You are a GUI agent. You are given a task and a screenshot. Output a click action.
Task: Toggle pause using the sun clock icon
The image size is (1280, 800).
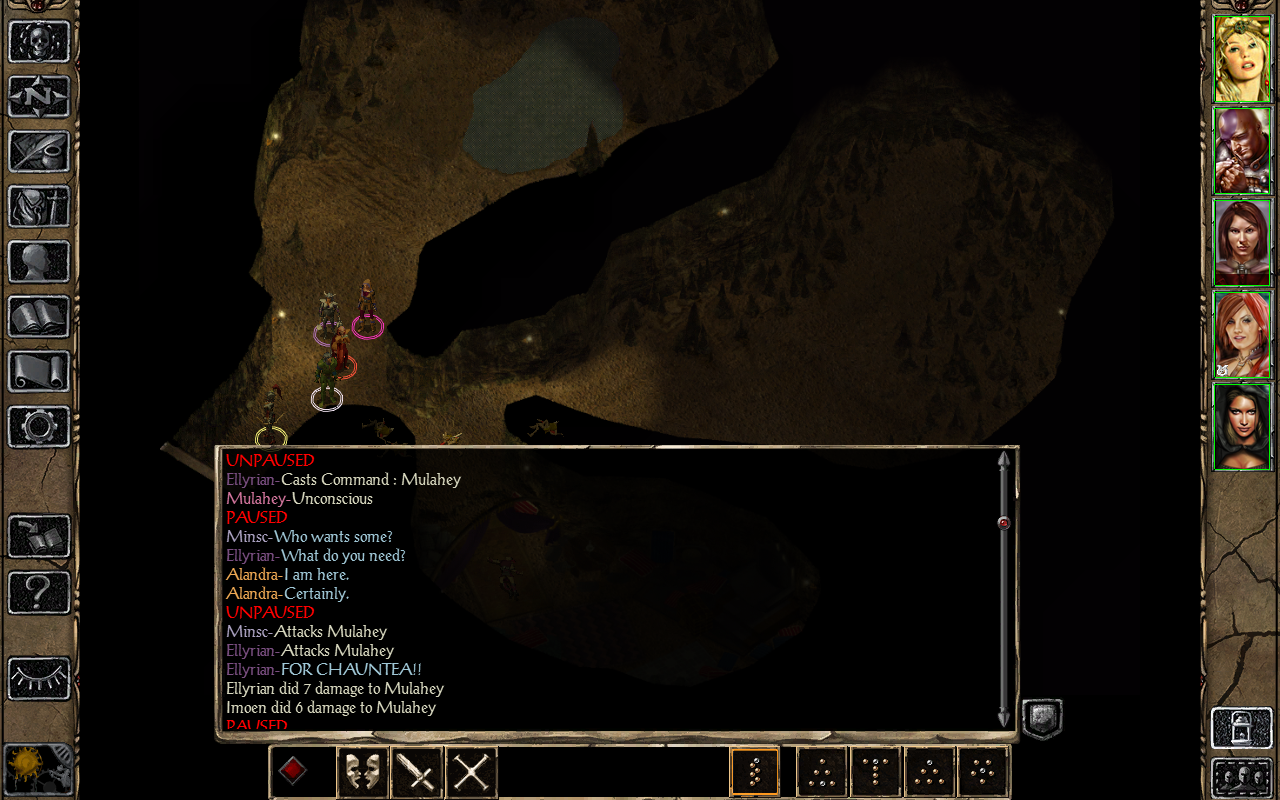[x=38, y=770]
